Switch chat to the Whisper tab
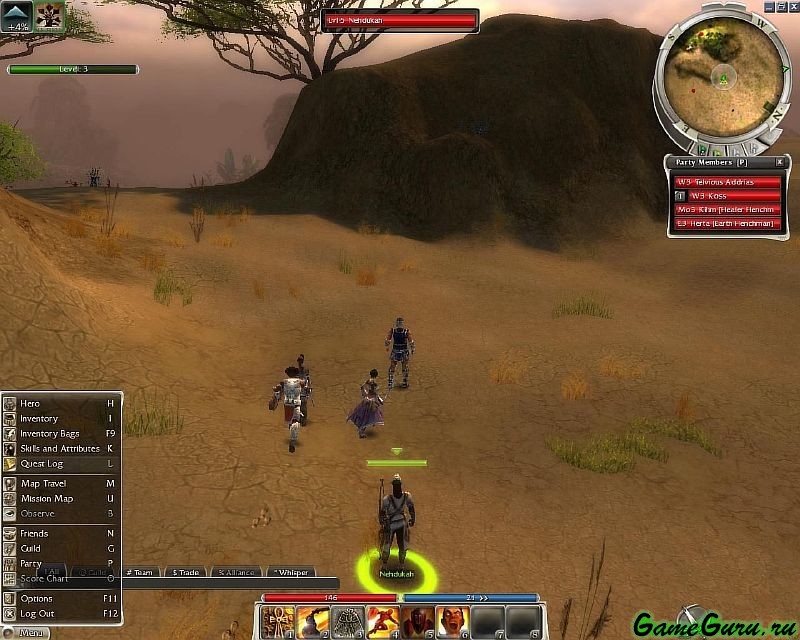 point(290,572)
